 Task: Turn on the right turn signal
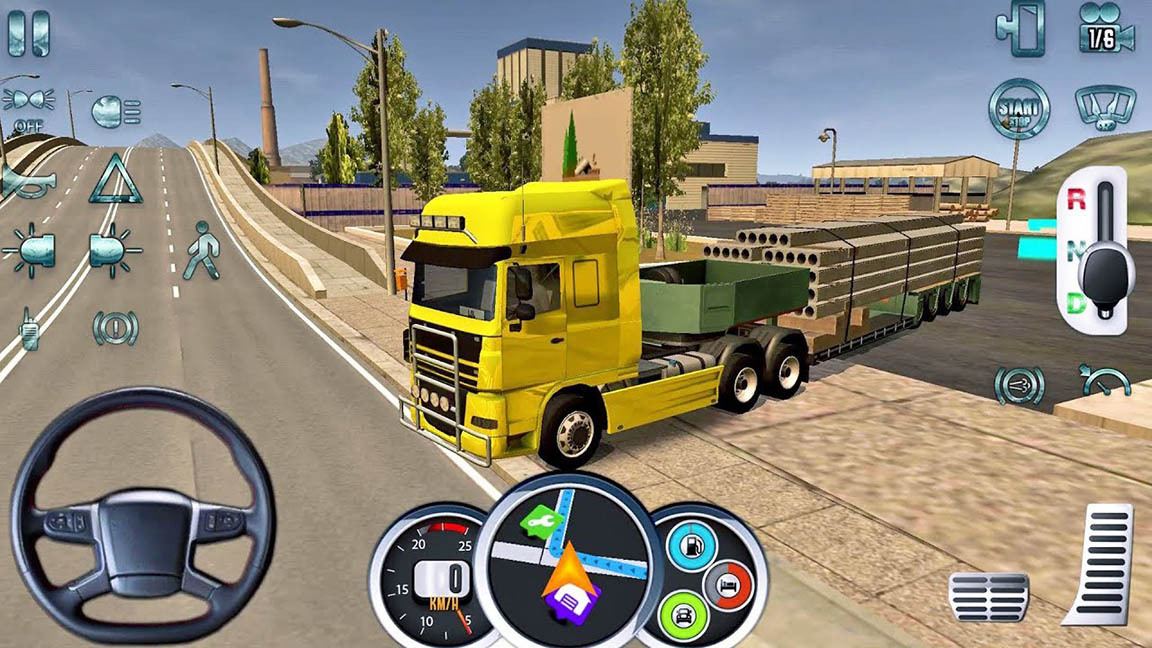coord(115,249)
